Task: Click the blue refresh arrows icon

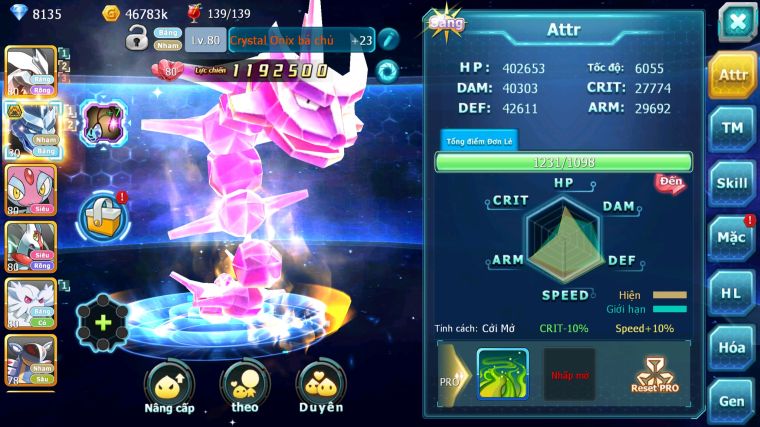Action: tap(386, 70)
